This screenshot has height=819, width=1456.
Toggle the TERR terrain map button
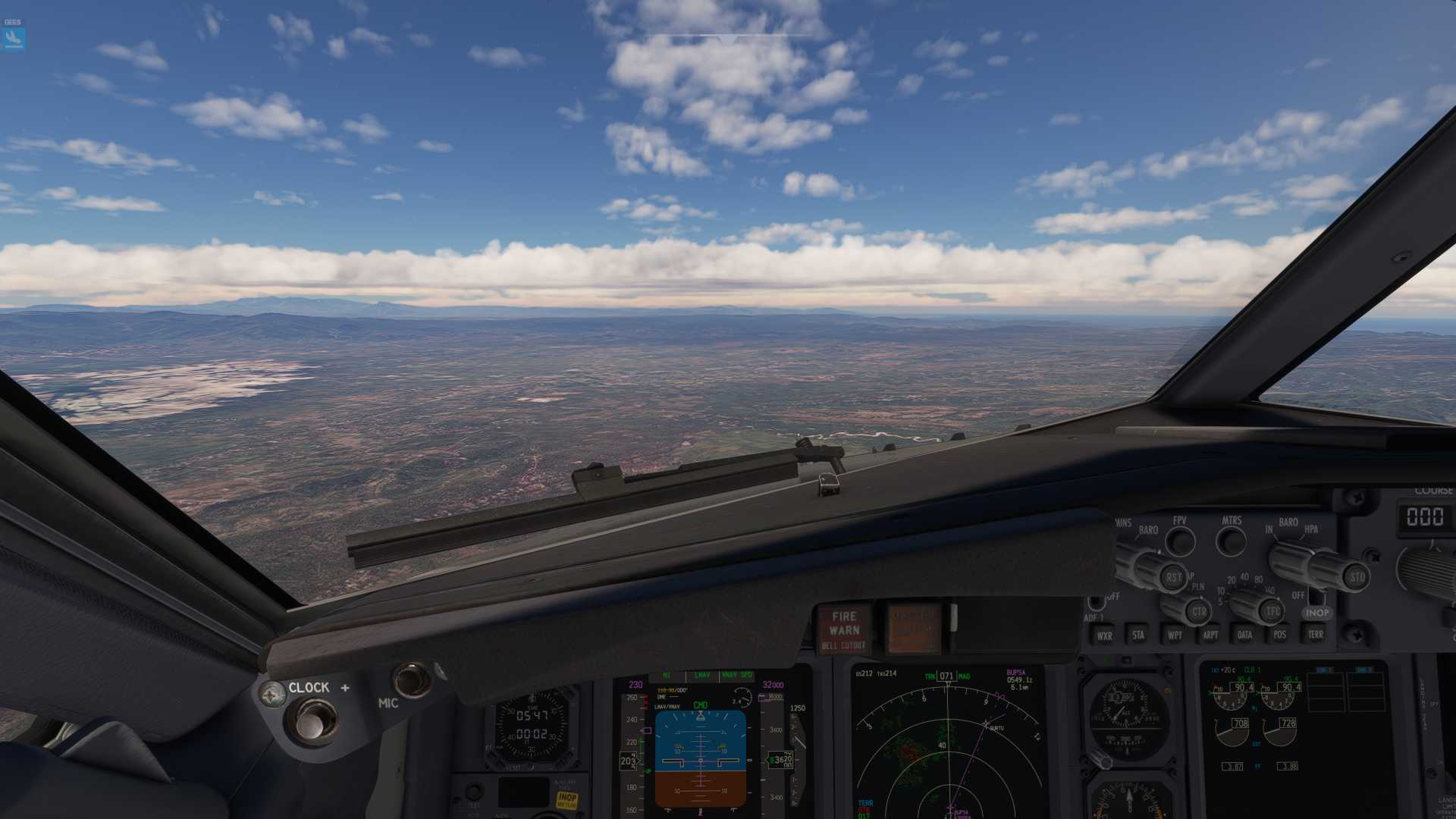point(1315,635)
